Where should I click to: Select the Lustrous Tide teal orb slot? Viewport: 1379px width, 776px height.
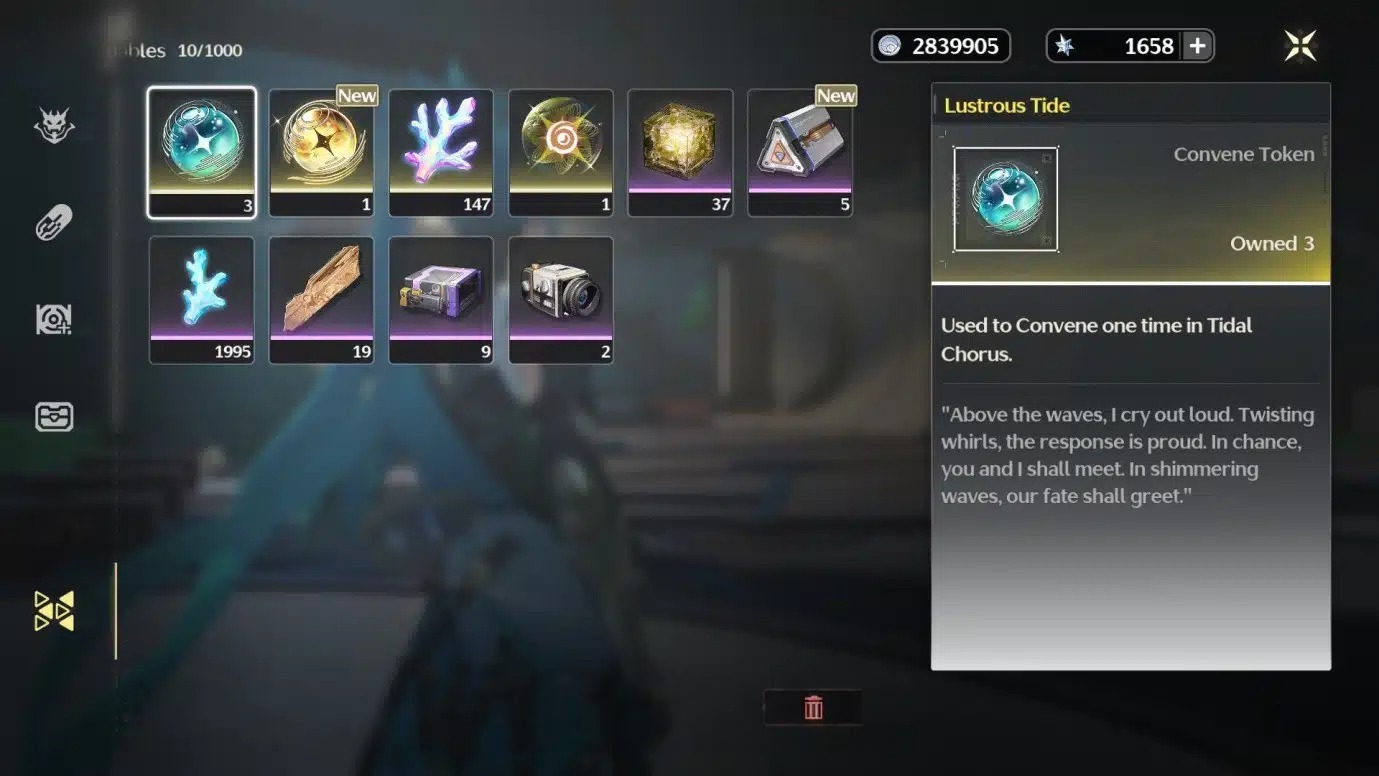click(x=201, y=152)
